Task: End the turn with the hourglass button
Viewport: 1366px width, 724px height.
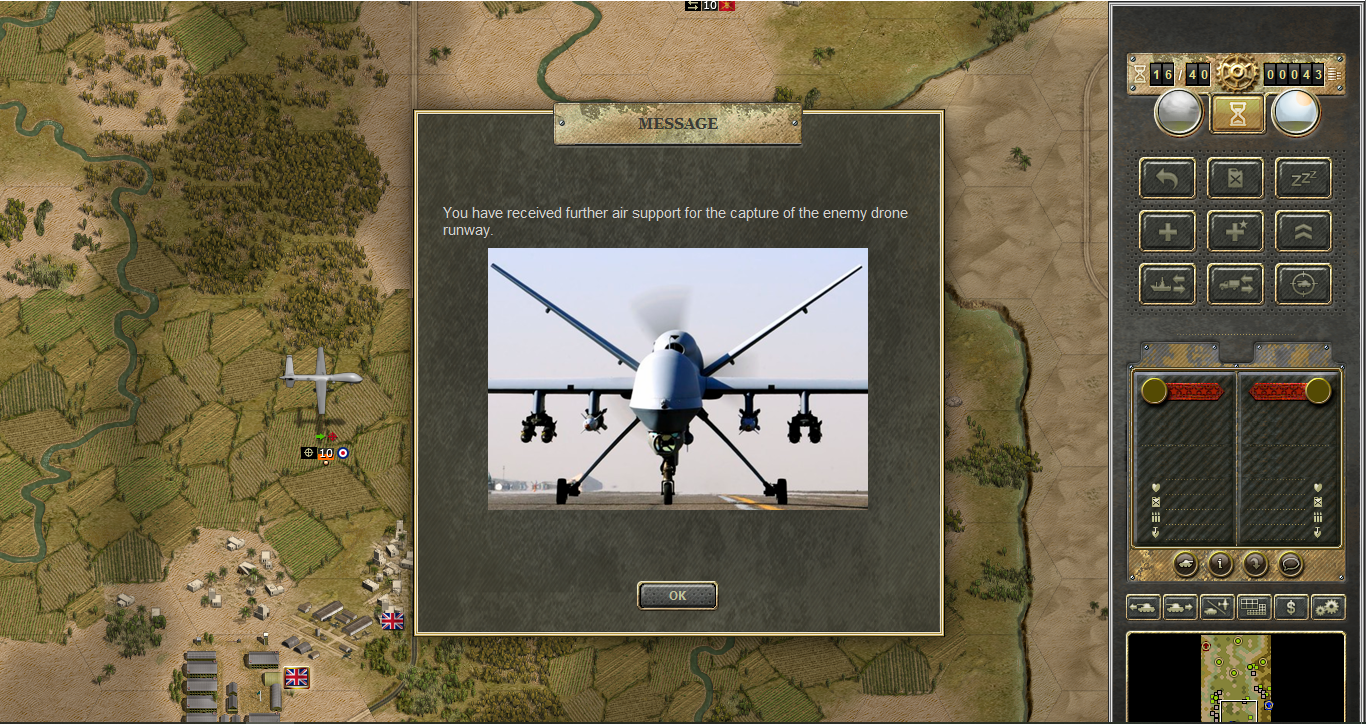Action: 1237,113
